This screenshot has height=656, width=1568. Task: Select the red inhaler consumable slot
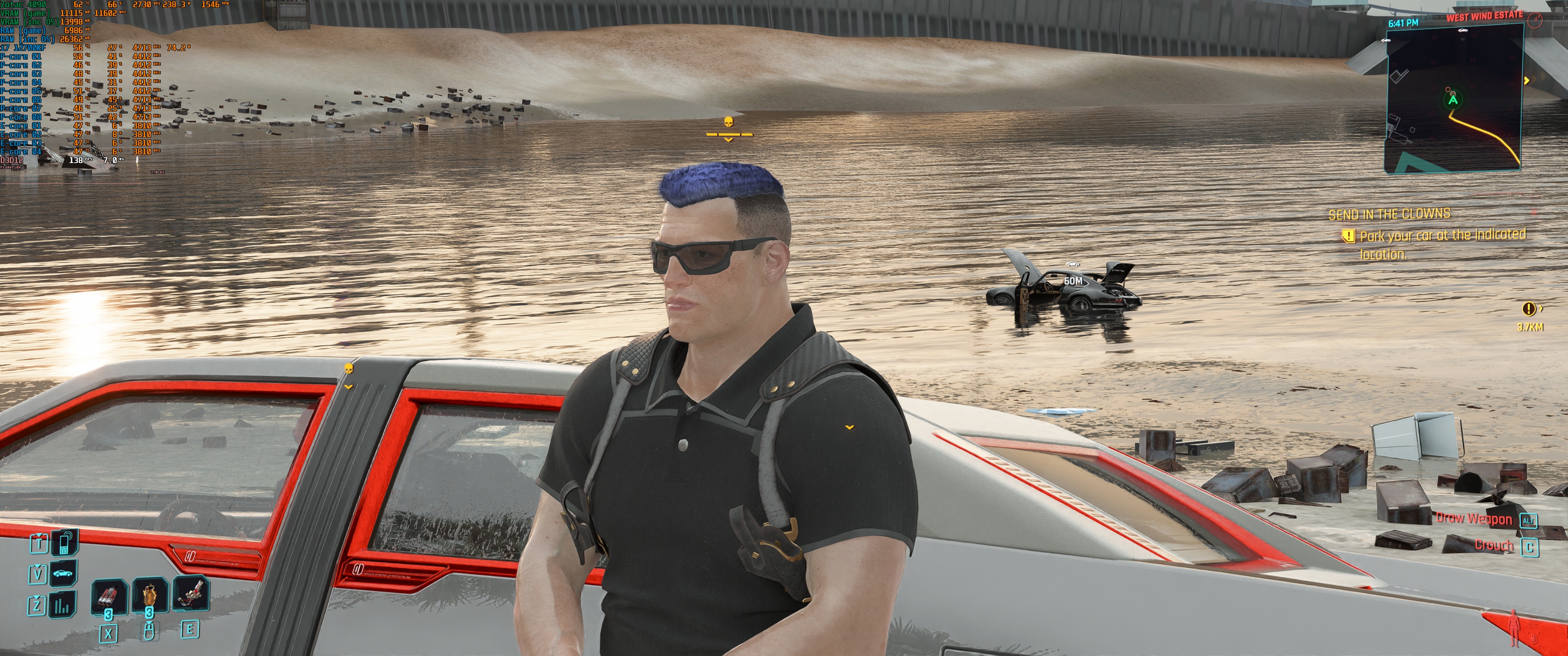(x=109, y=596)
